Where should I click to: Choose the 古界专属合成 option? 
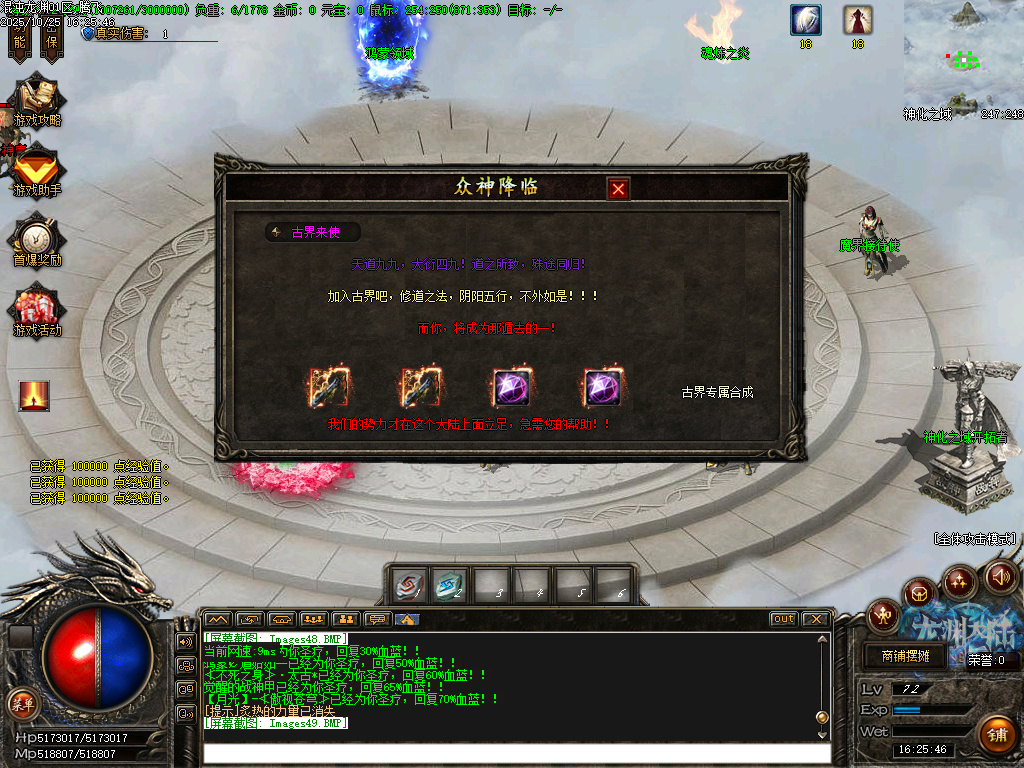point(717,392)
